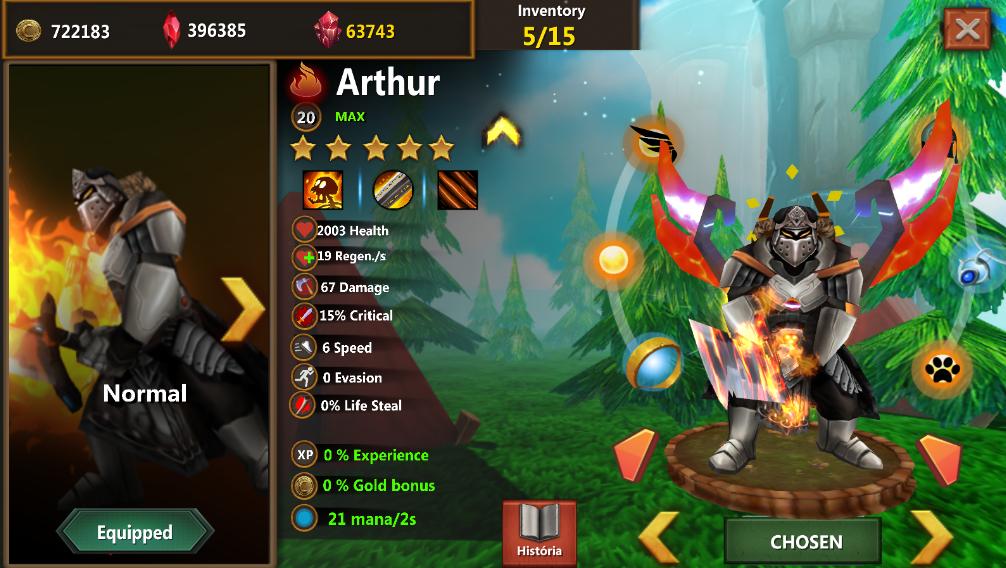
Task: Go to the next hero with the yellow arrow
Action: tap(931, 538)
